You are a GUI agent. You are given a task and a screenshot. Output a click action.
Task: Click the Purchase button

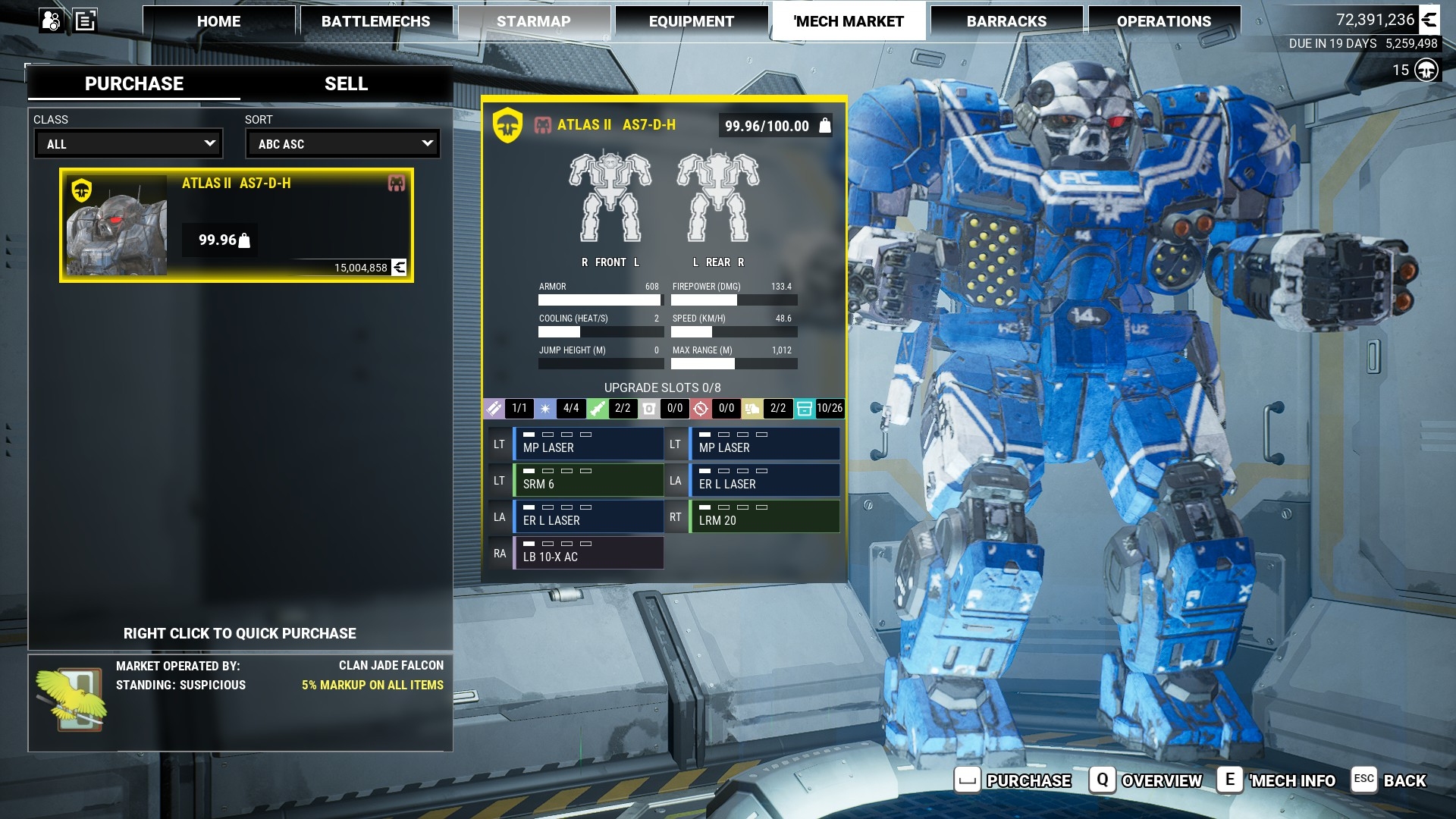tap(1013, 780)
